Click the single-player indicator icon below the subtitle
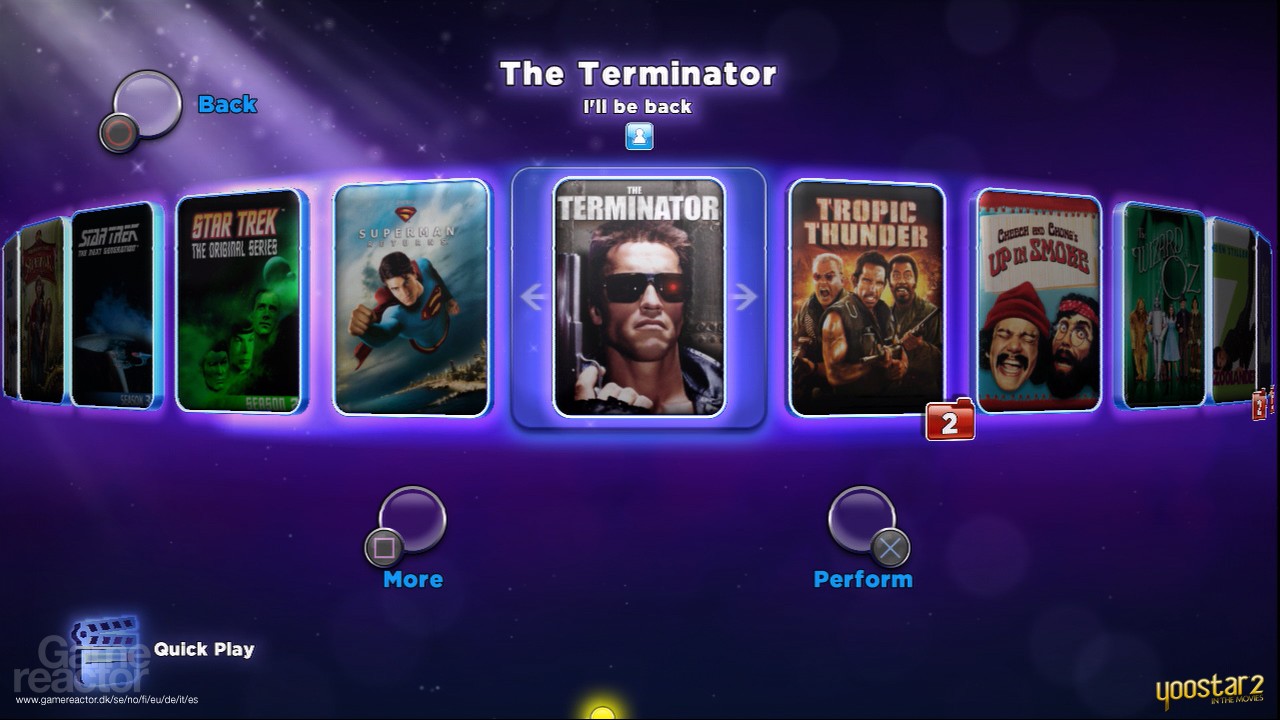Viewport: 1280px width, 720px height. (x=638, y=137)
